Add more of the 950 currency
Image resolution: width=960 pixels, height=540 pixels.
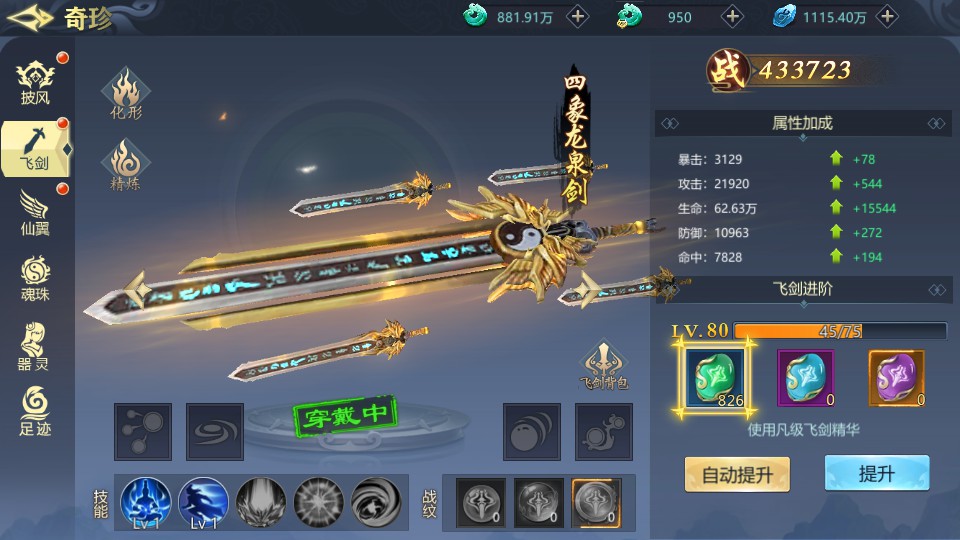click(733, 16)
